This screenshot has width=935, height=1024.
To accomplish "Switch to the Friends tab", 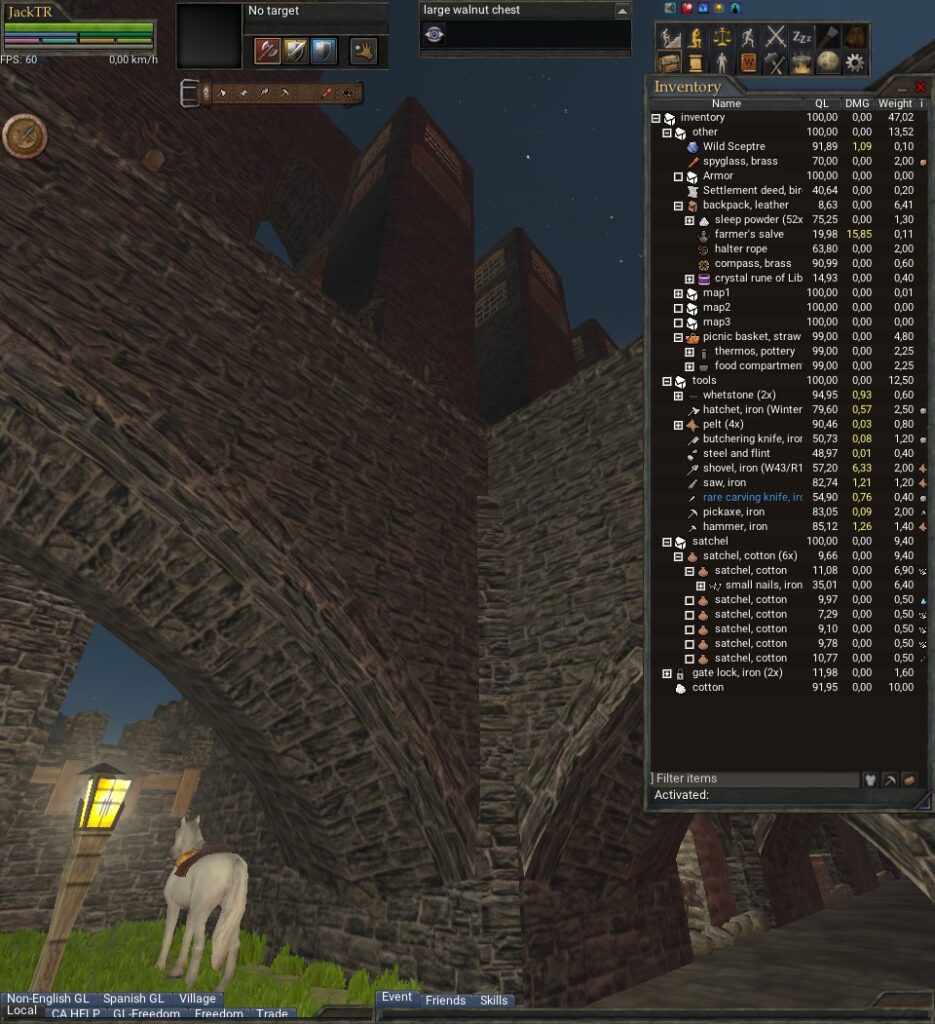I will tap(445, 1000).
